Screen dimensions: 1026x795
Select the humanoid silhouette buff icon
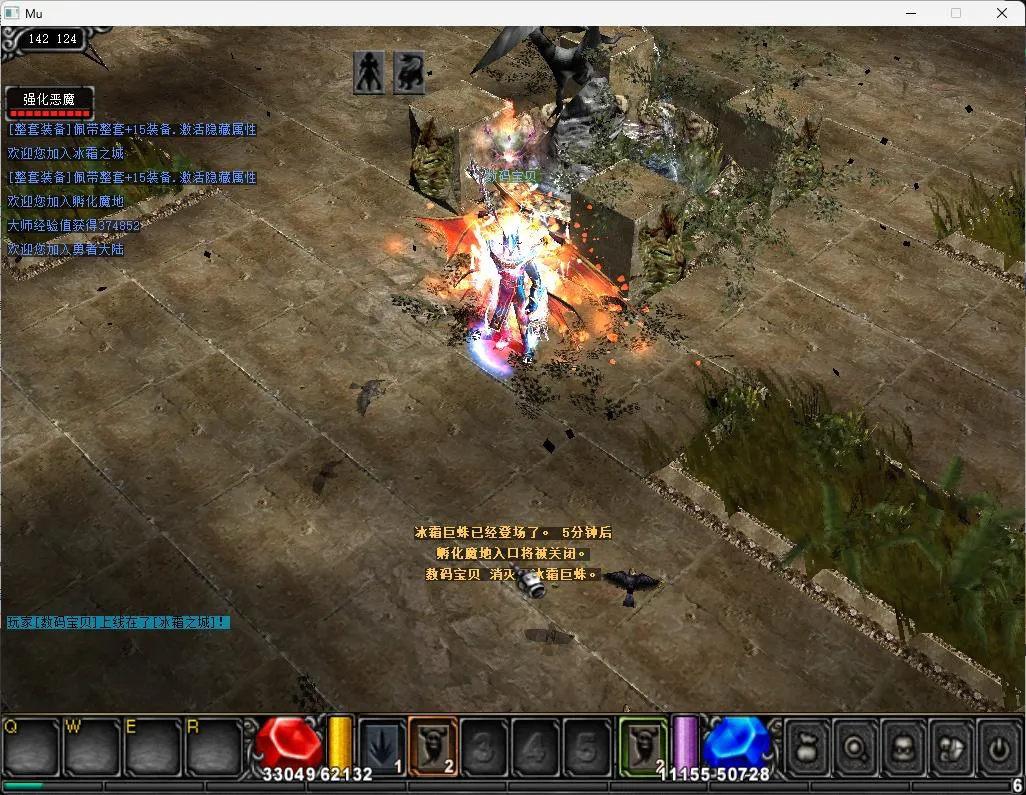coord(369,73)
